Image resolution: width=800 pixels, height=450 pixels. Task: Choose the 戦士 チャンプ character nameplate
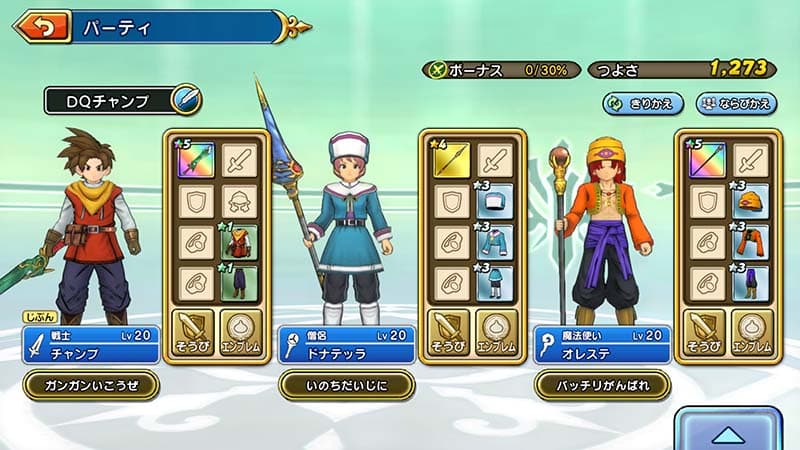[x=89, y=345]
